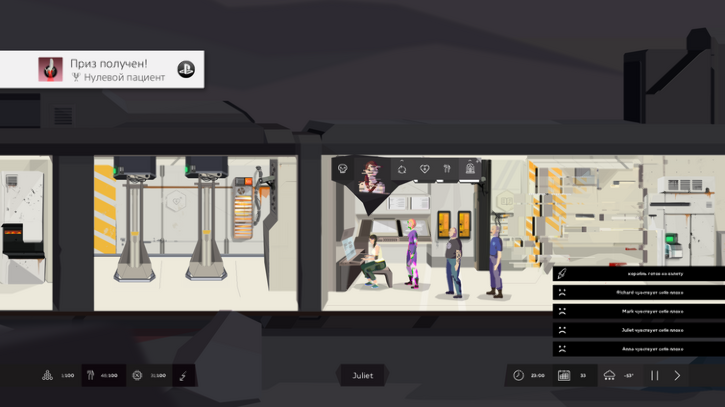
Task: Select the Anna feels bad notification
Action: tap(639, 349)
